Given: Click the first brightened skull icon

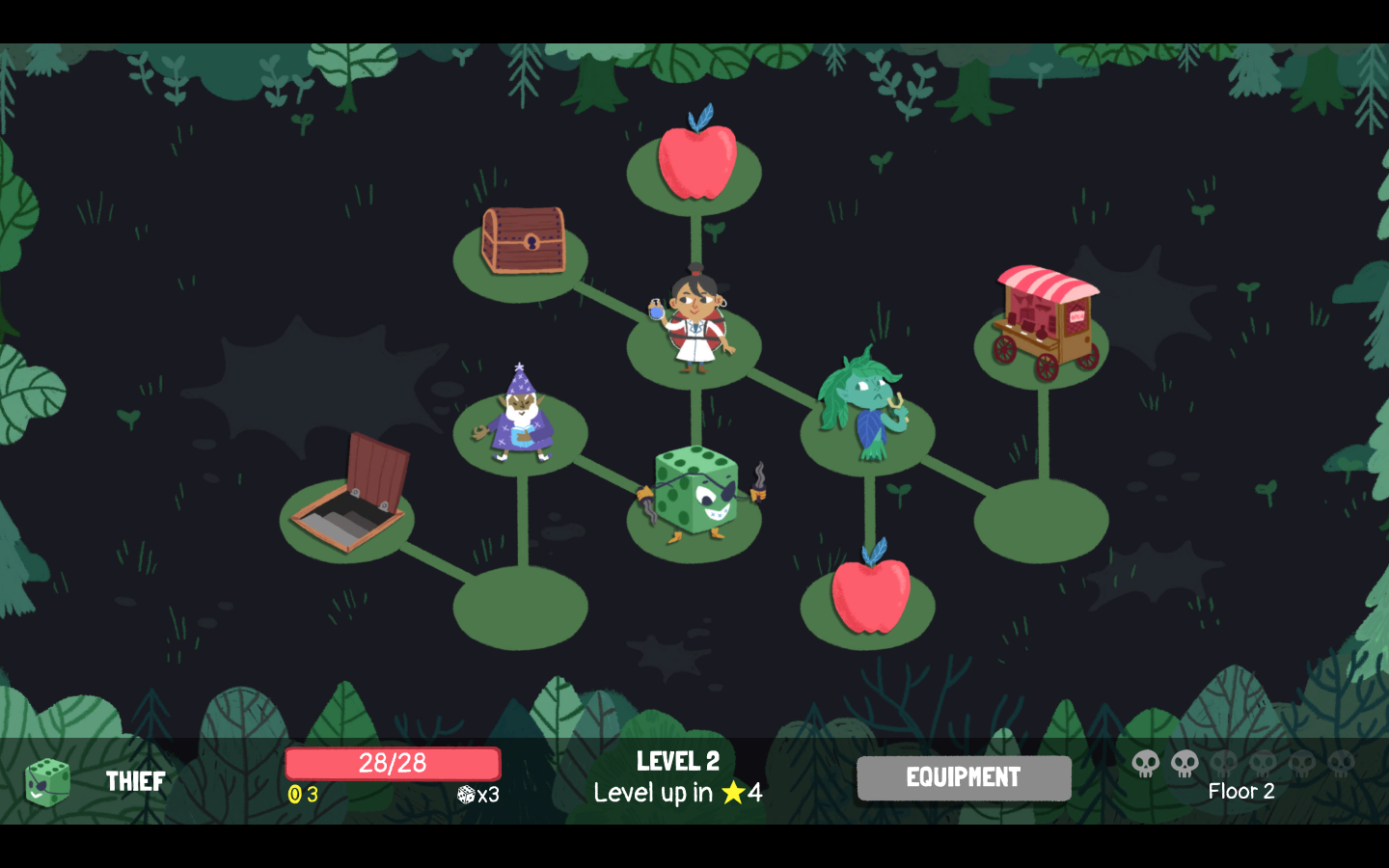Looking at the screenshot, I should click(1145, 765).
